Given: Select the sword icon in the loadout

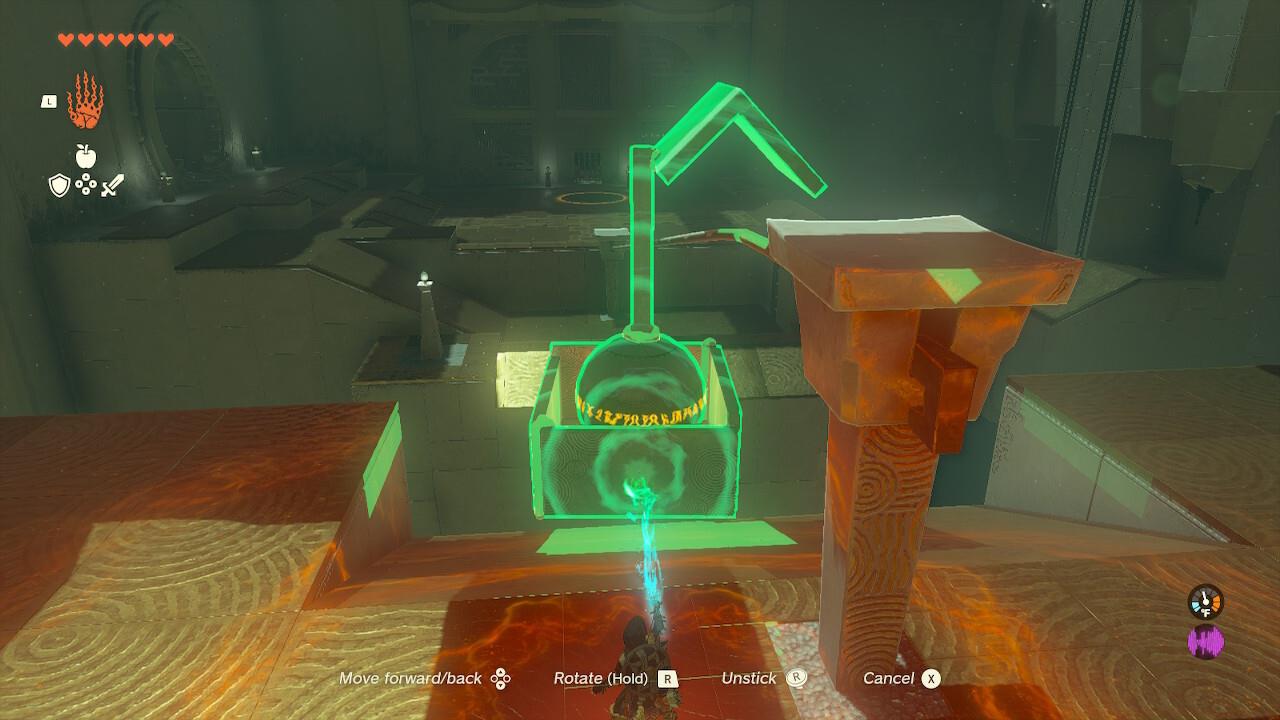Looking at the screenshot, I should (x=113, y=185).
